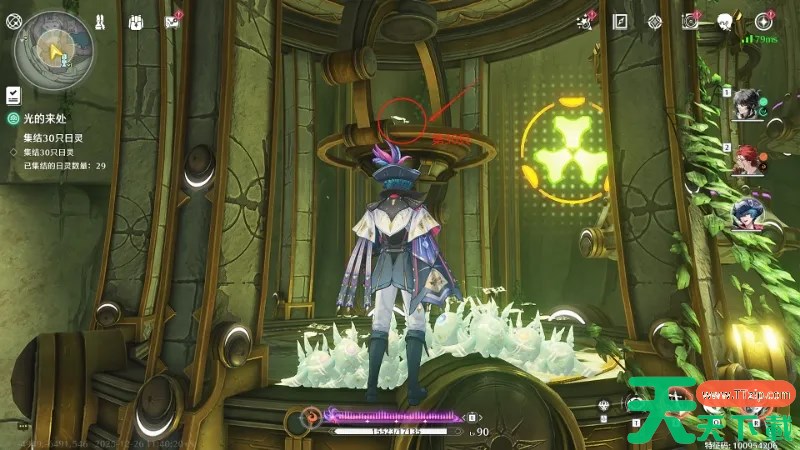Switch to party character one portrait

(x=744, y=105)
